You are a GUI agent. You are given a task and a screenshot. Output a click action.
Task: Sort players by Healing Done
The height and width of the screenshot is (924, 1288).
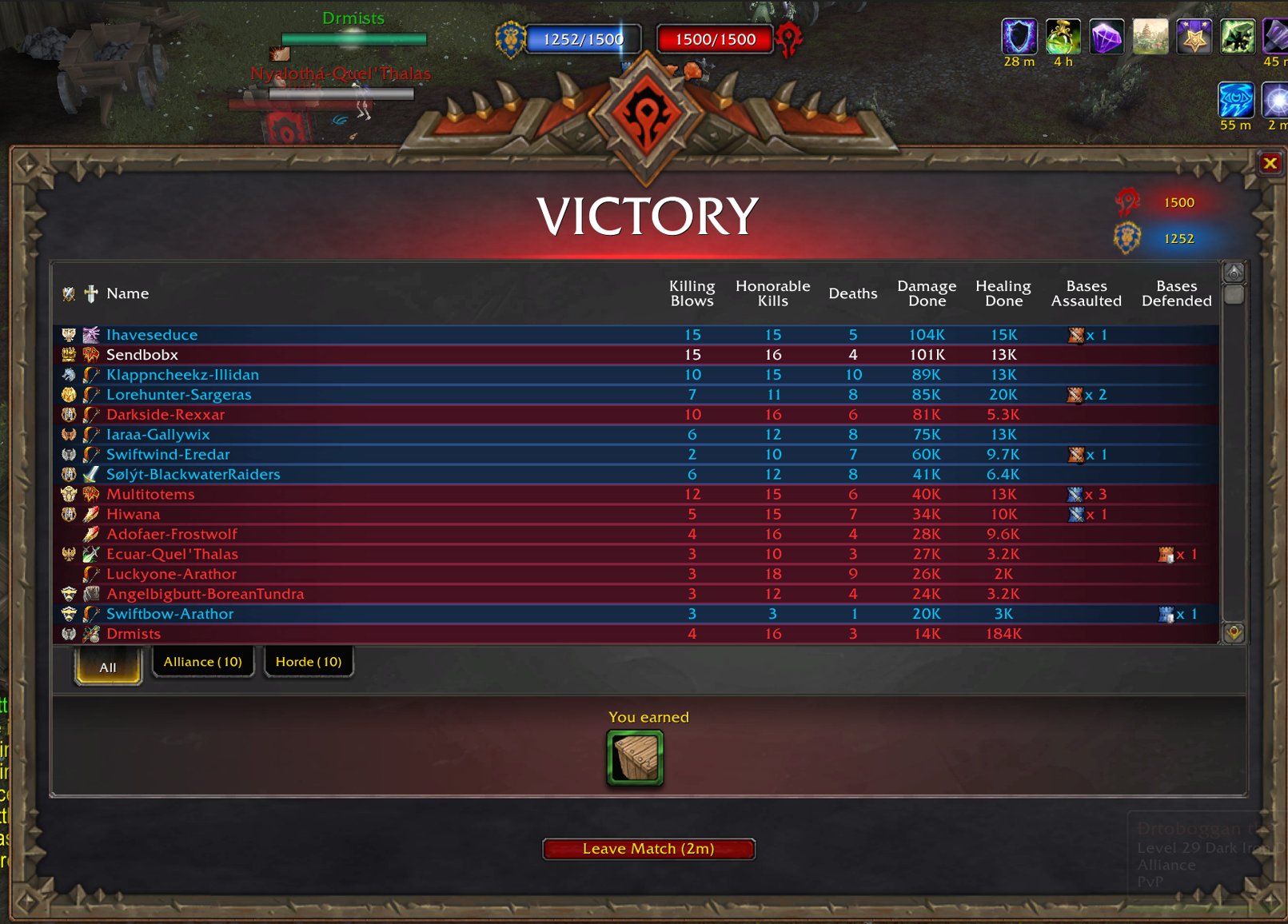(1003, 293)
